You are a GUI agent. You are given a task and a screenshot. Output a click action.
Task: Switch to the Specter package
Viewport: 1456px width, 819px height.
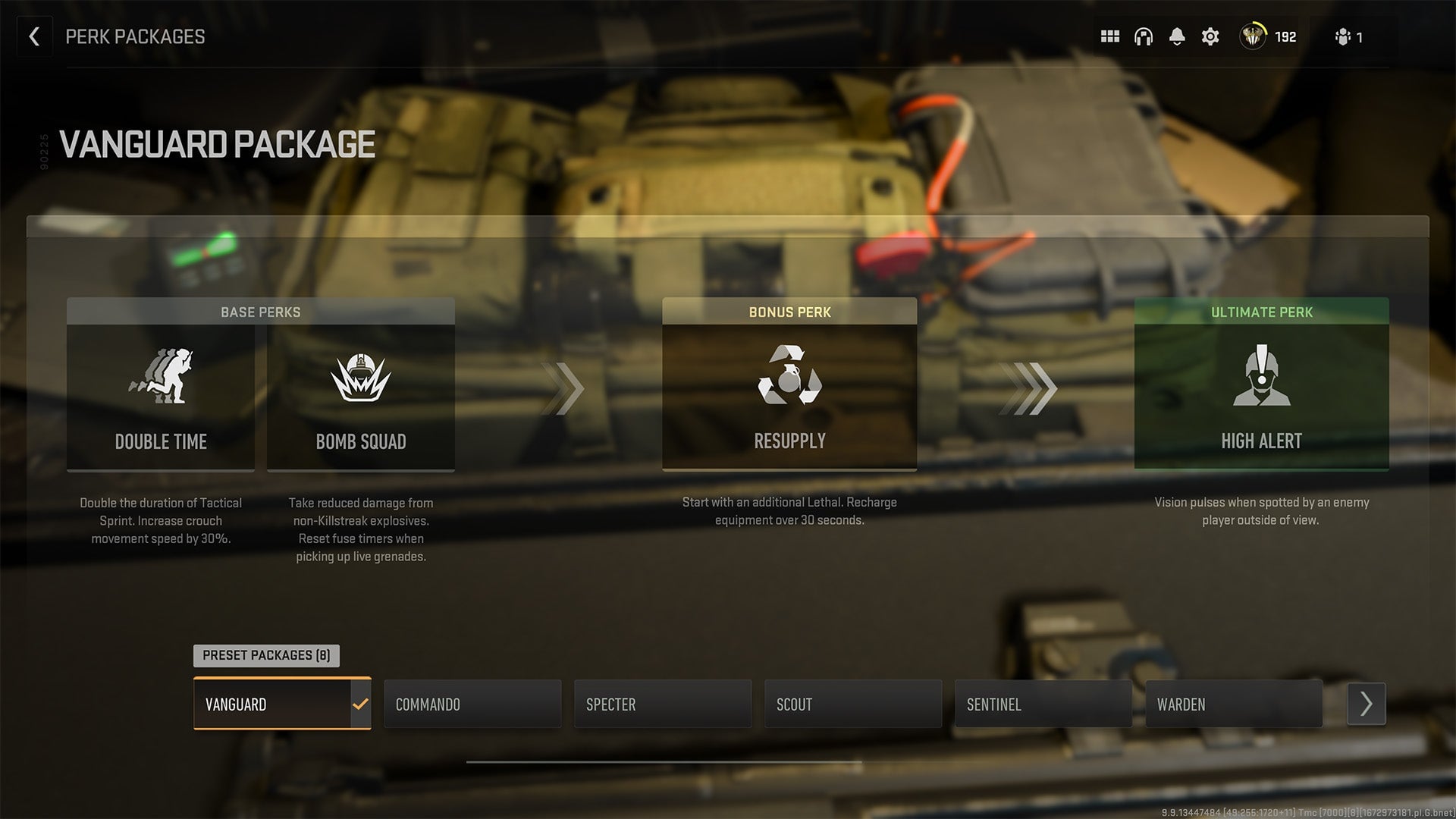pos(663,704)
